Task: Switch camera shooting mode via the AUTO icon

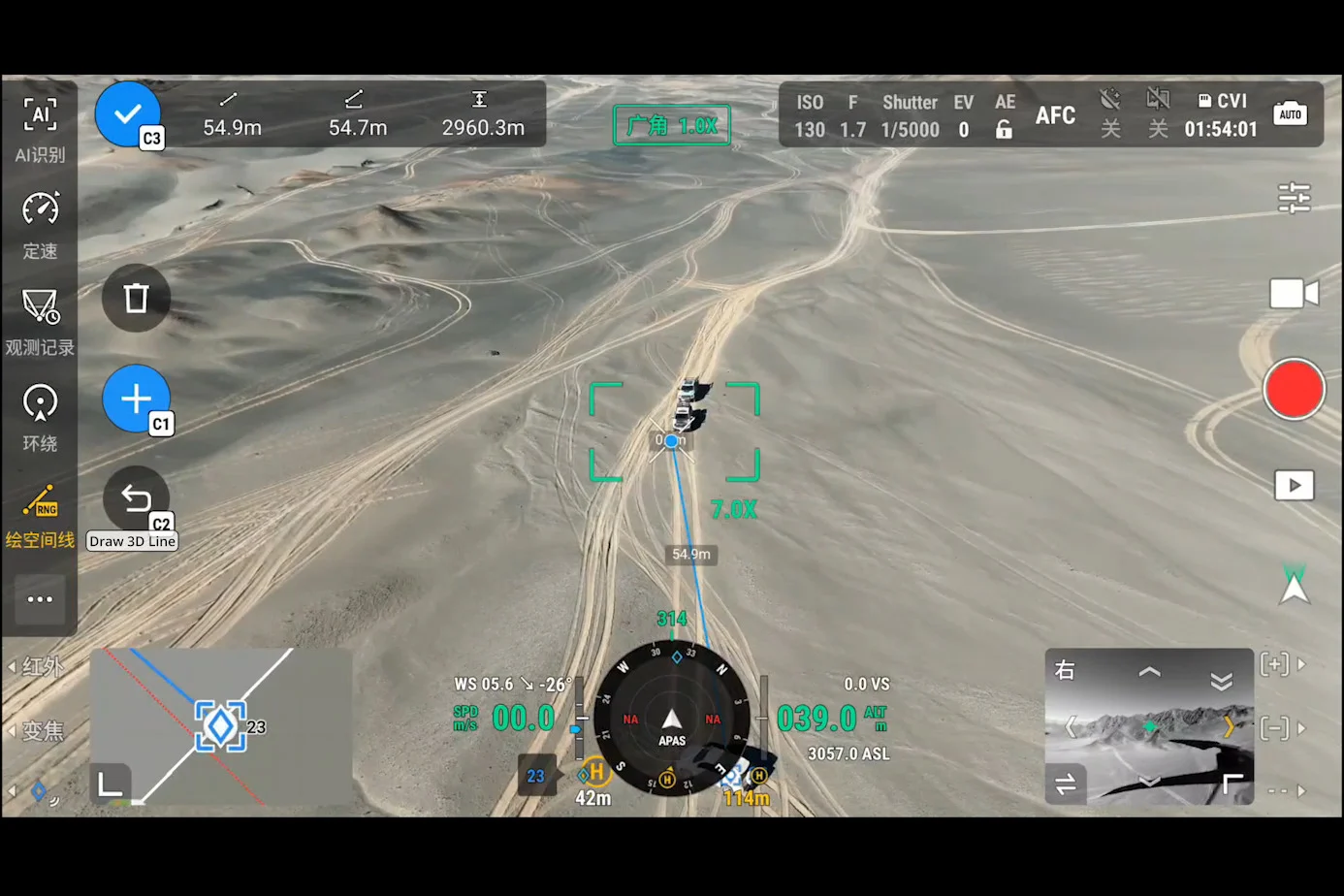Action: point(1291,113)
